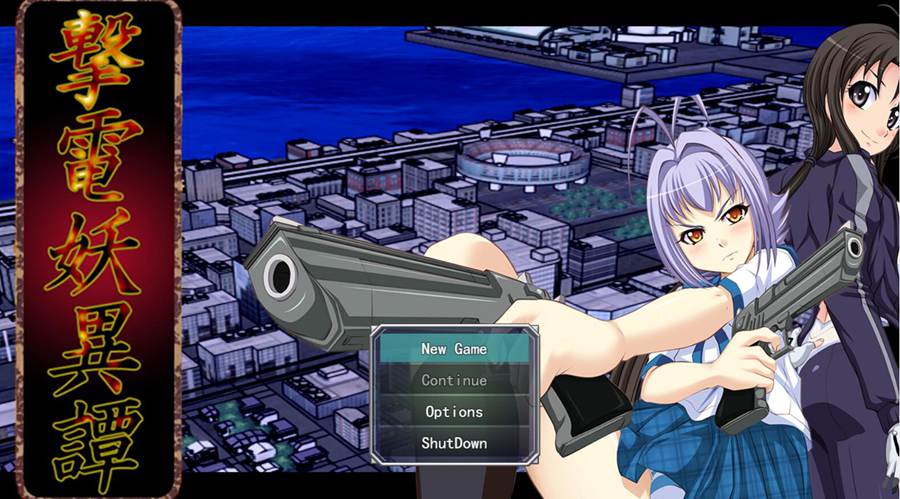This screenshot has height=499, width=900.
Task: Choose ShutDown to exit the game
Action: [x=454, y=442]
